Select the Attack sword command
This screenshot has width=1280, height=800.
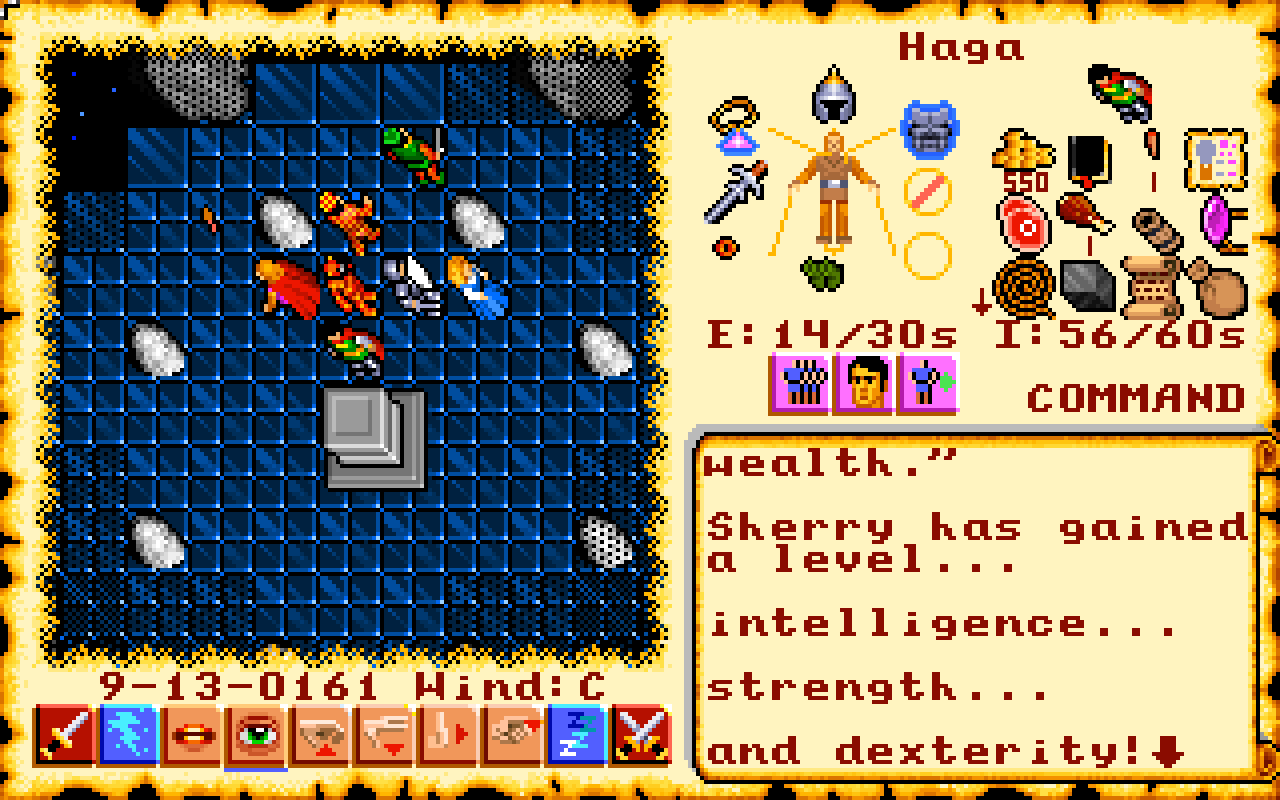tap(65, 735)
